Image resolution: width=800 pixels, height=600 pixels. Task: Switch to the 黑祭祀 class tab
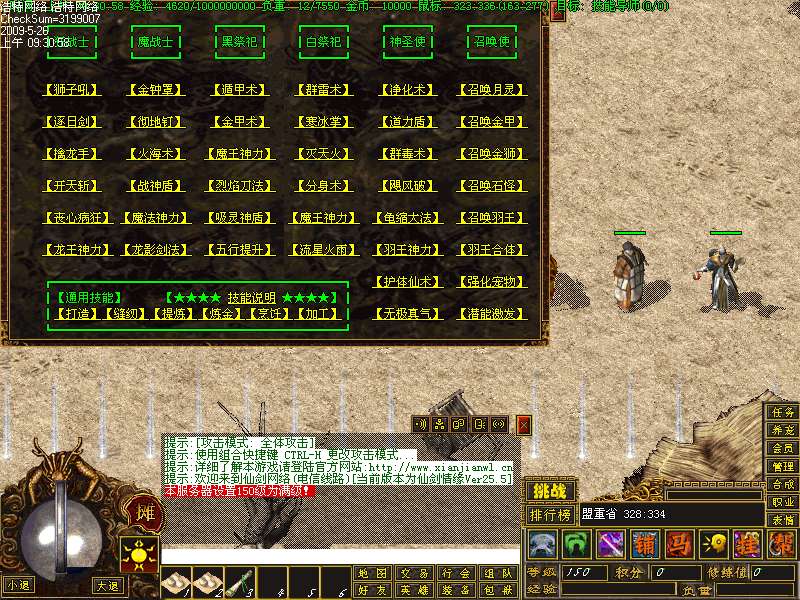pos(240,43)
